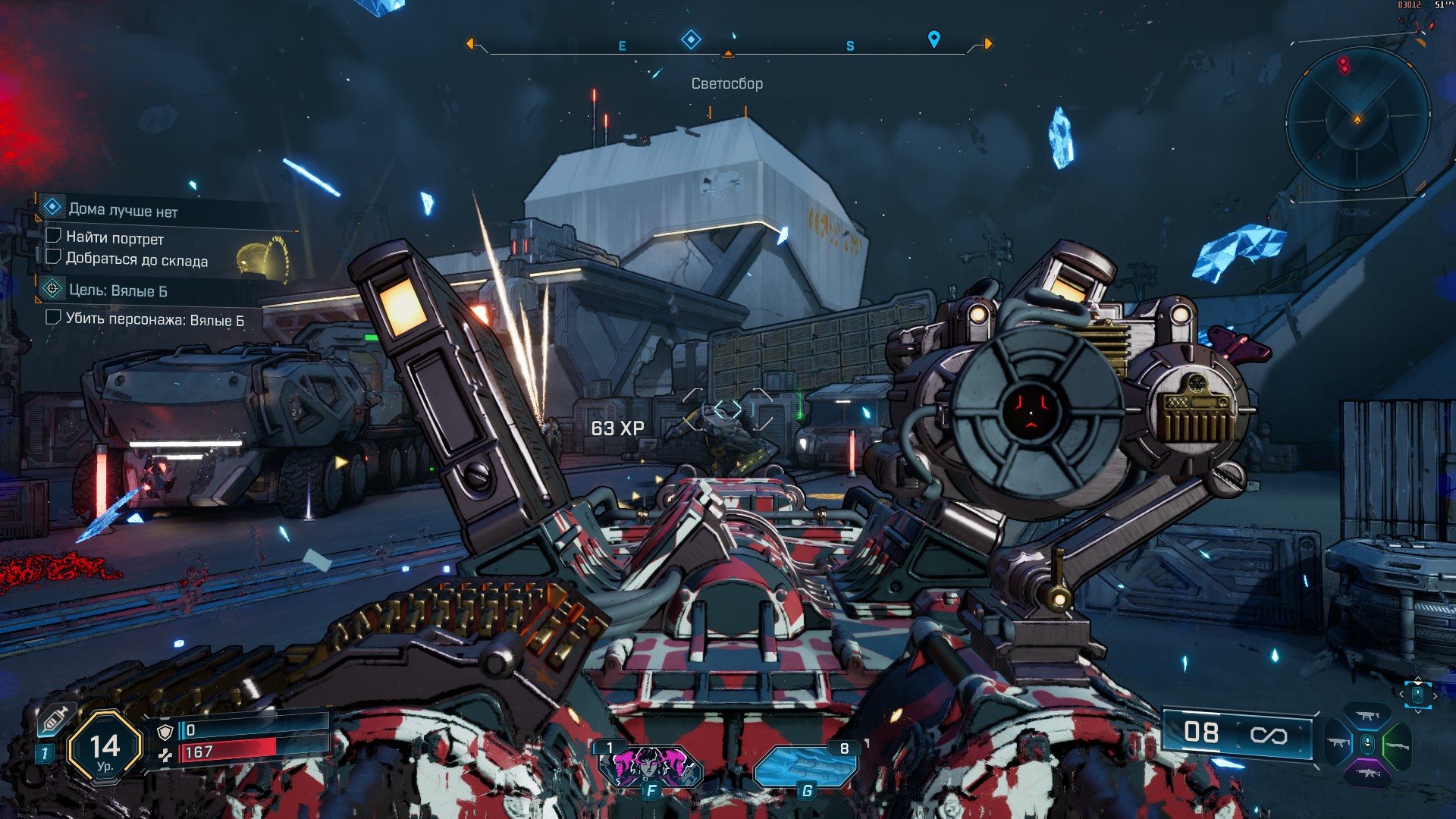This screenshot has width=1456, height=819.
Task: Choose the green right weapon slot
Action: click(1397, 745)
